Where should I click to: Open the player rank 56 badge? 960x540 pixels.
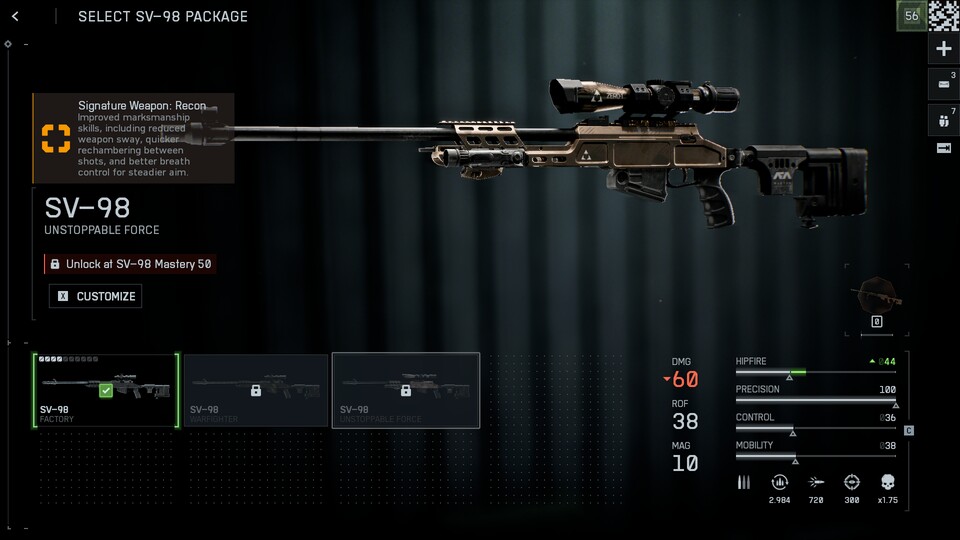coord(911,16)
